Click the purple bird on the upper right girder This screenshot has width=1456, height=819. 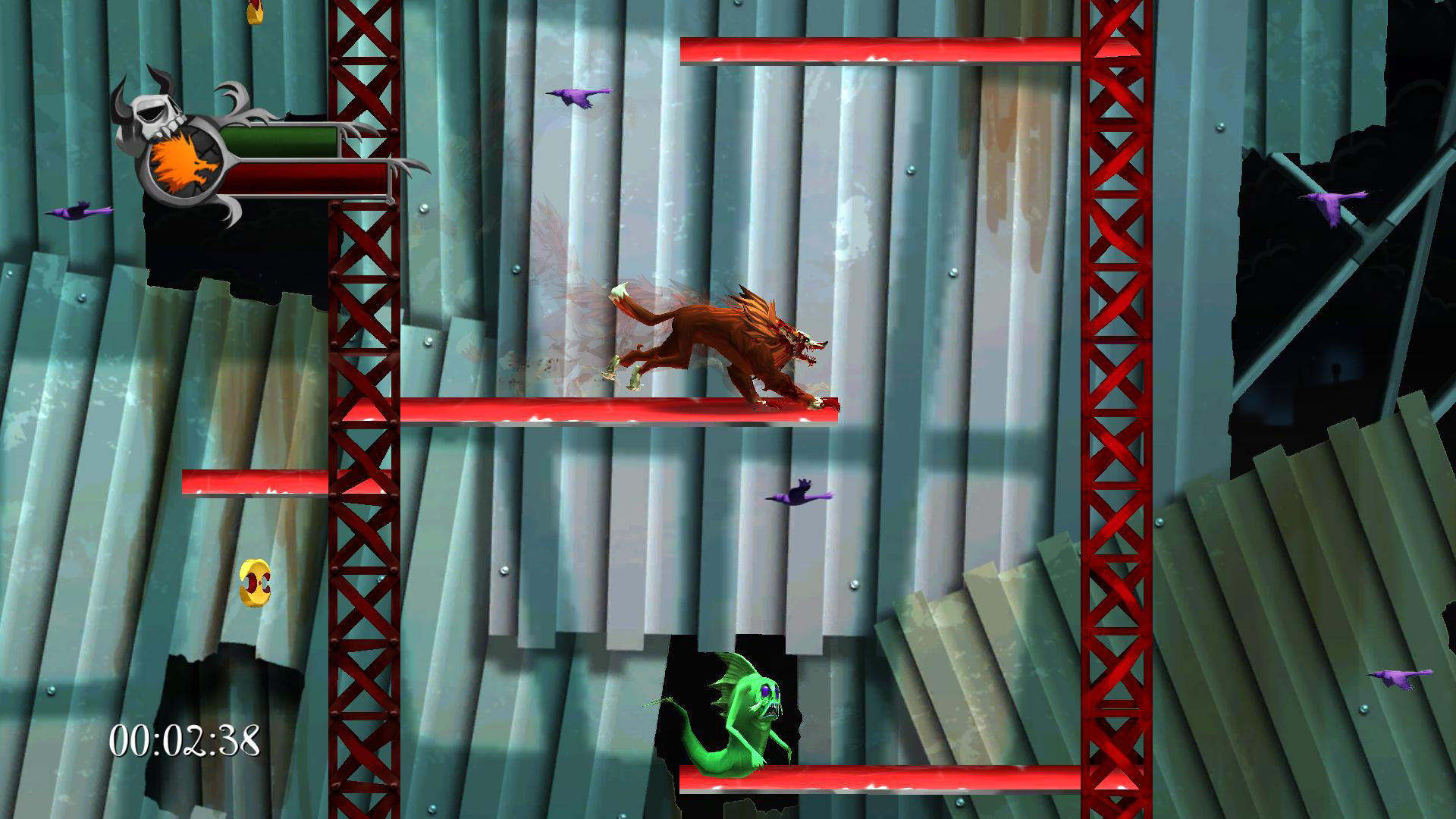pos(1331,209)
